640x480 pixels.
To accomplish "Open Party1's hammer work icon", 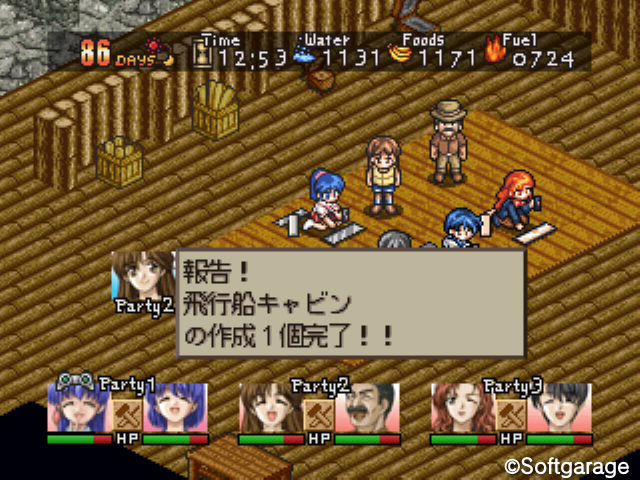I will click(127, 413).
